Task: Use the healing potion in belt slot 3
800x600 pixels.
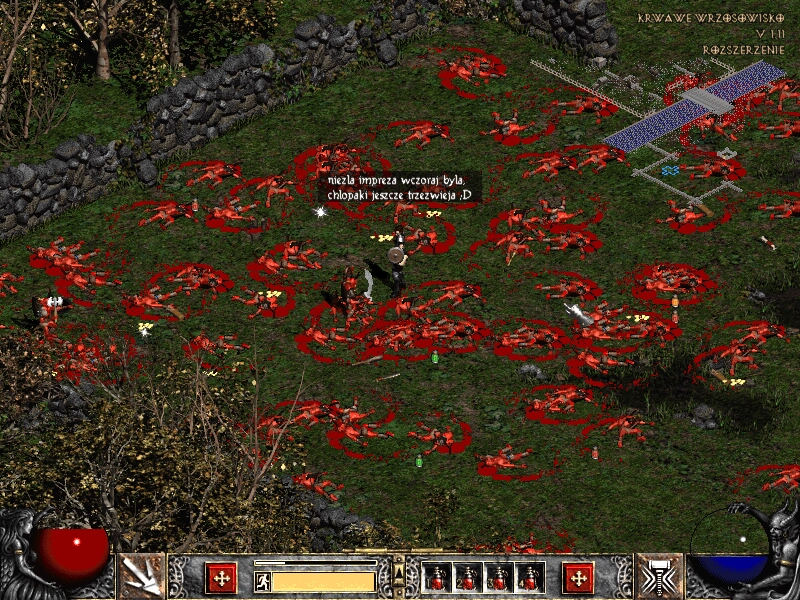Action: [499, 577]
